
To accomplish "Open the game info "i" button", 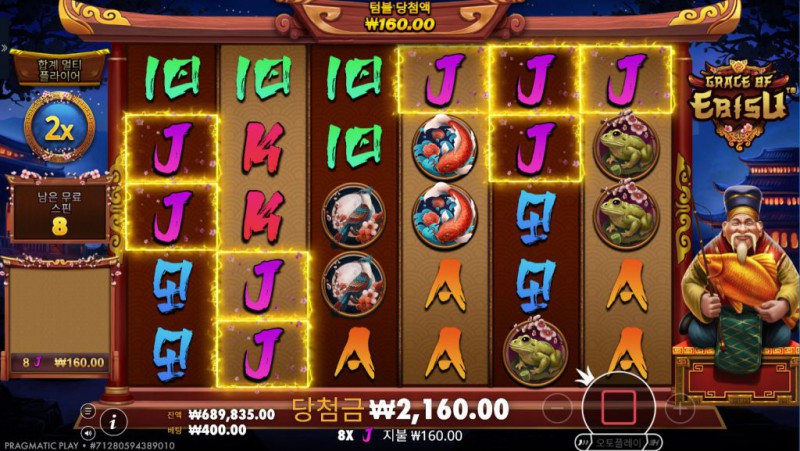I will point(114,420).
